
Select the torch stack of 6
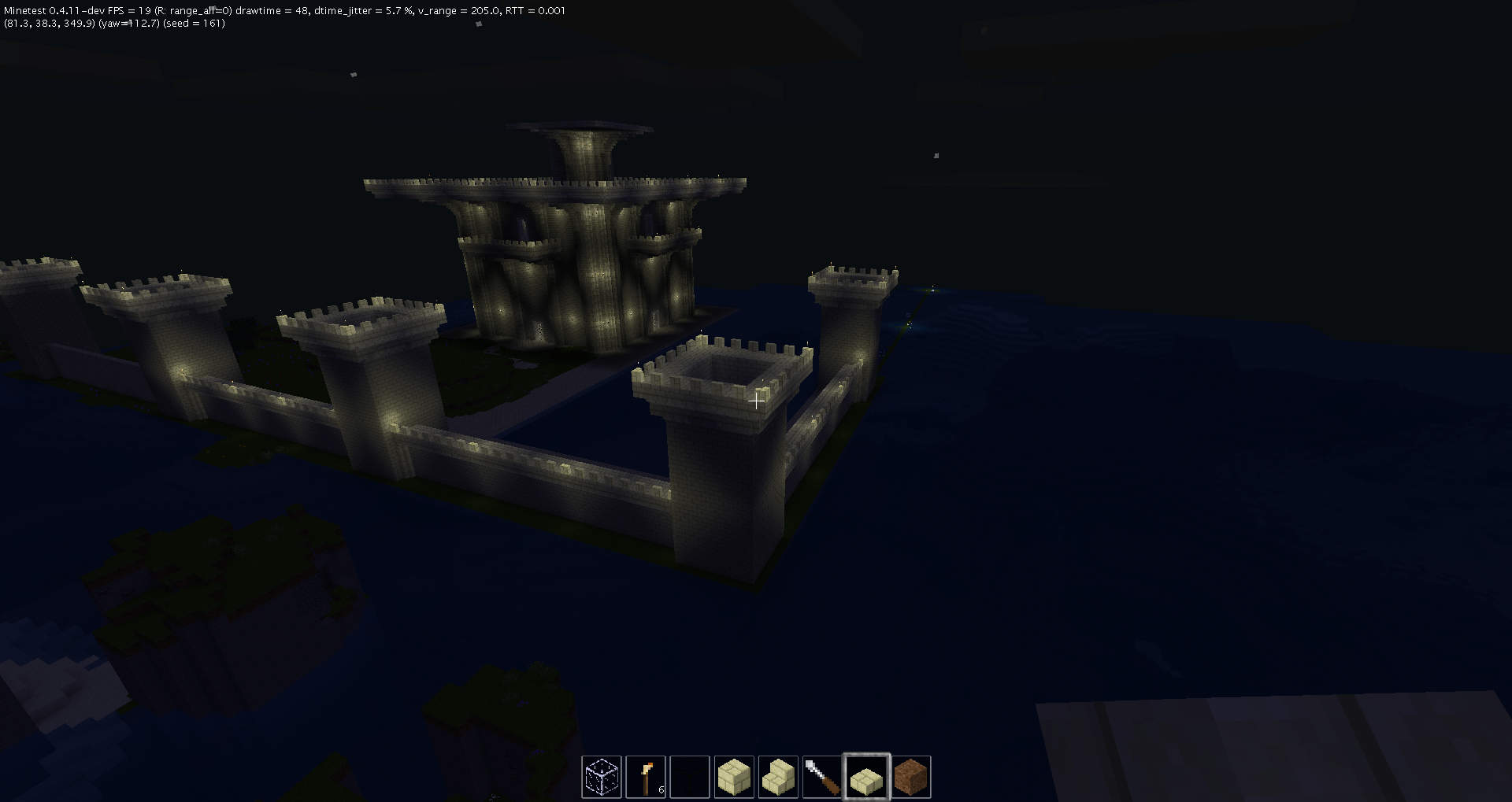(646, 777)
